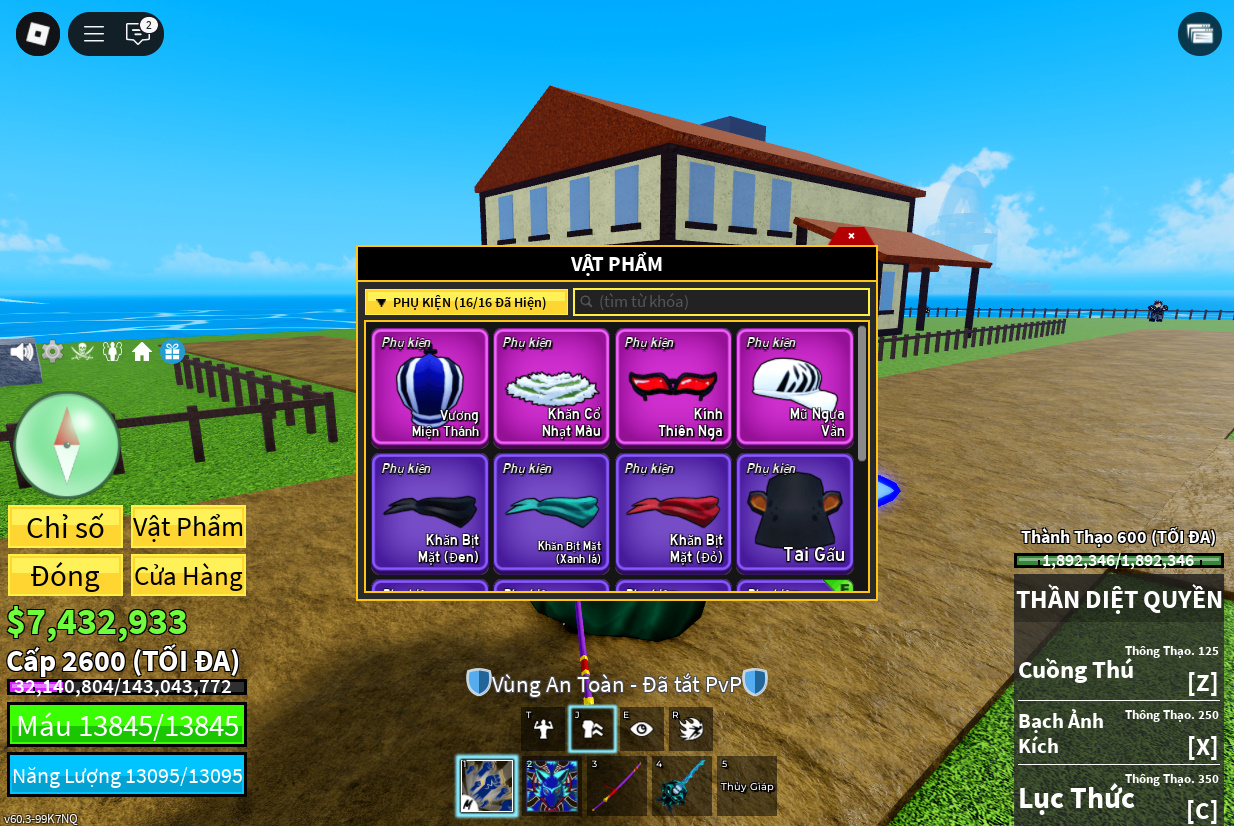Select the Thủy Giáp hotbar slot
Screen dimensions: 1234x826
747,786
